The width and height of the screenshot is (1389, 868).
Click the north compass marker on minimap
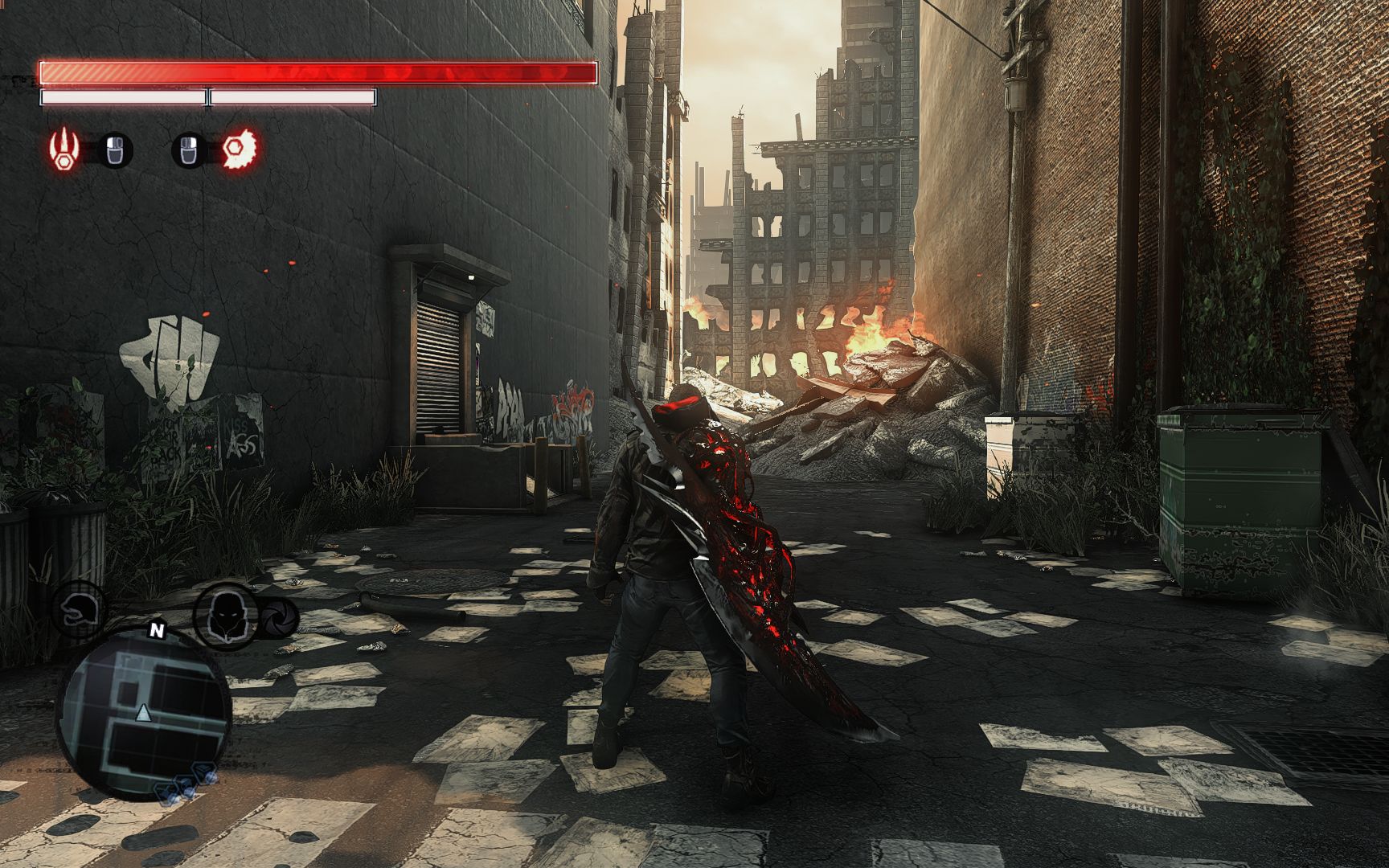pos(157,631)
